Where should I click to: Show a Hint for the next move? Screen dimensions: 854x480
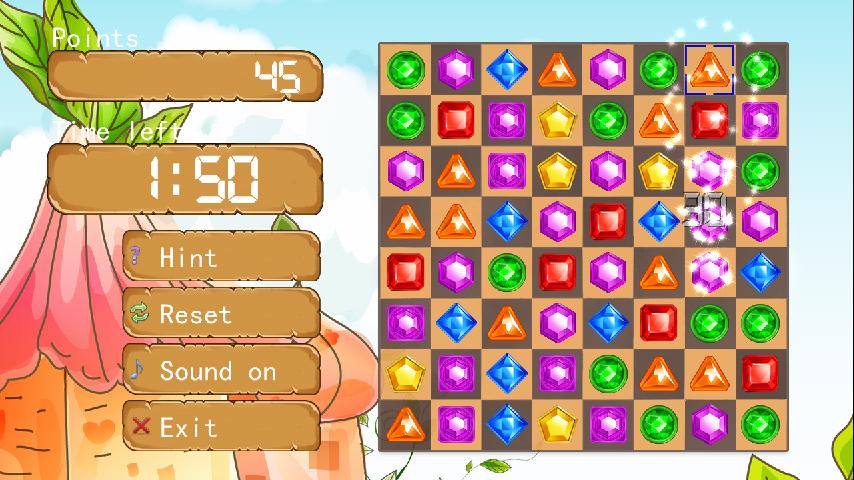click(x=221, y=257)
